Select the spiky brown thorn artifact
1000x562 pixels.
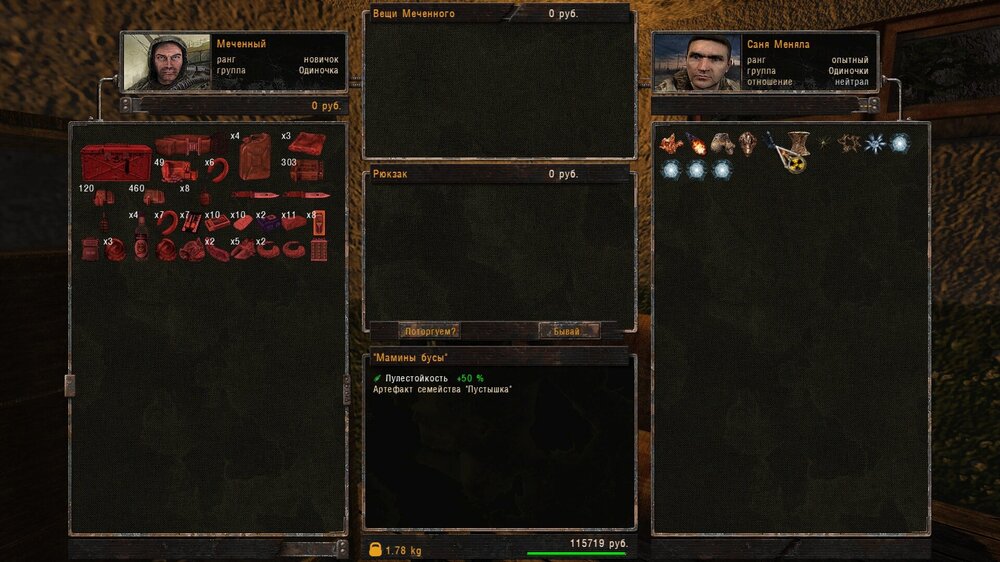click(849, 143)
